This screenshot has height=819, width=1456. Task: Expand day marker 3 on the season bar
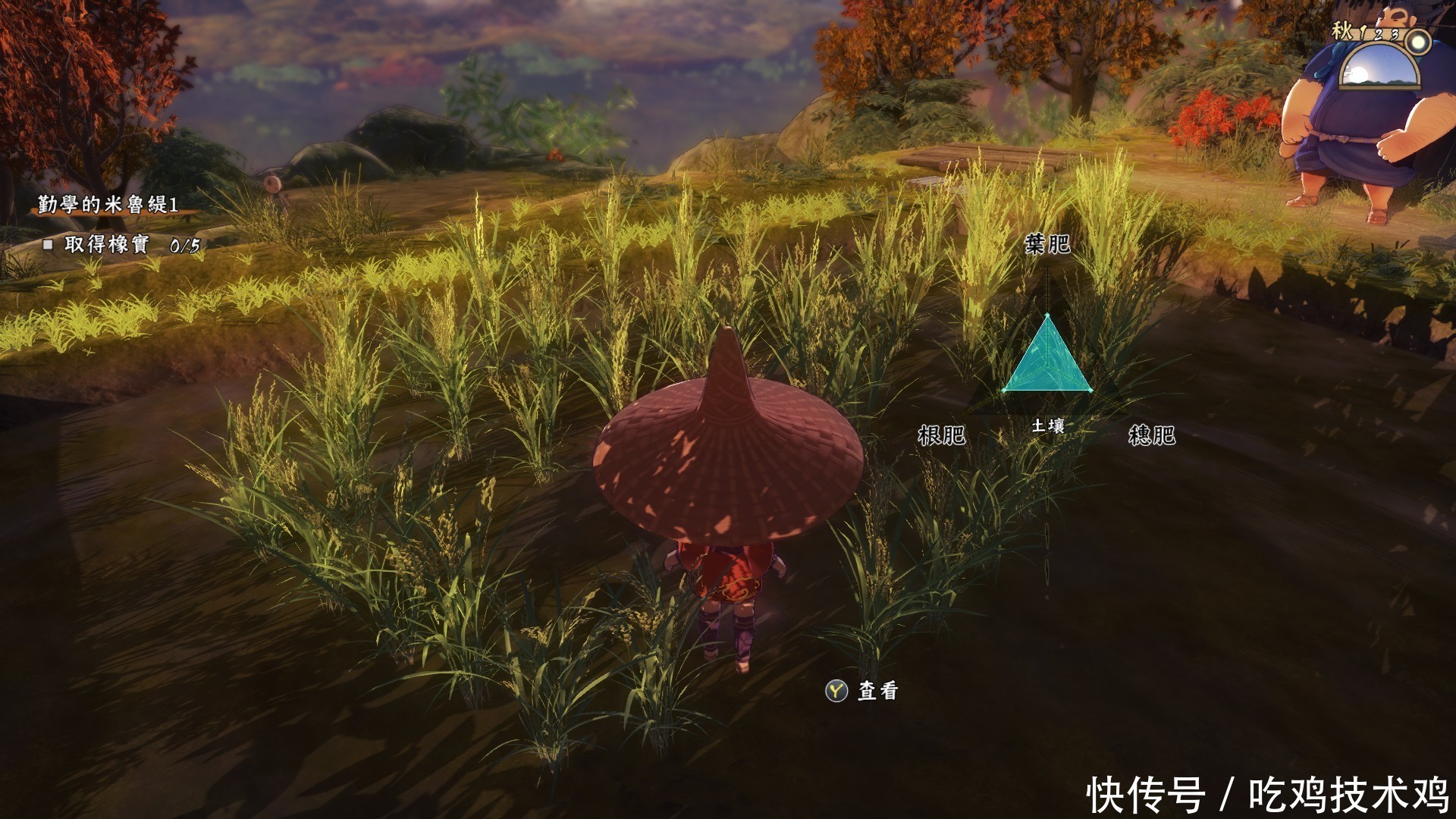click(x=1395, y=36)
